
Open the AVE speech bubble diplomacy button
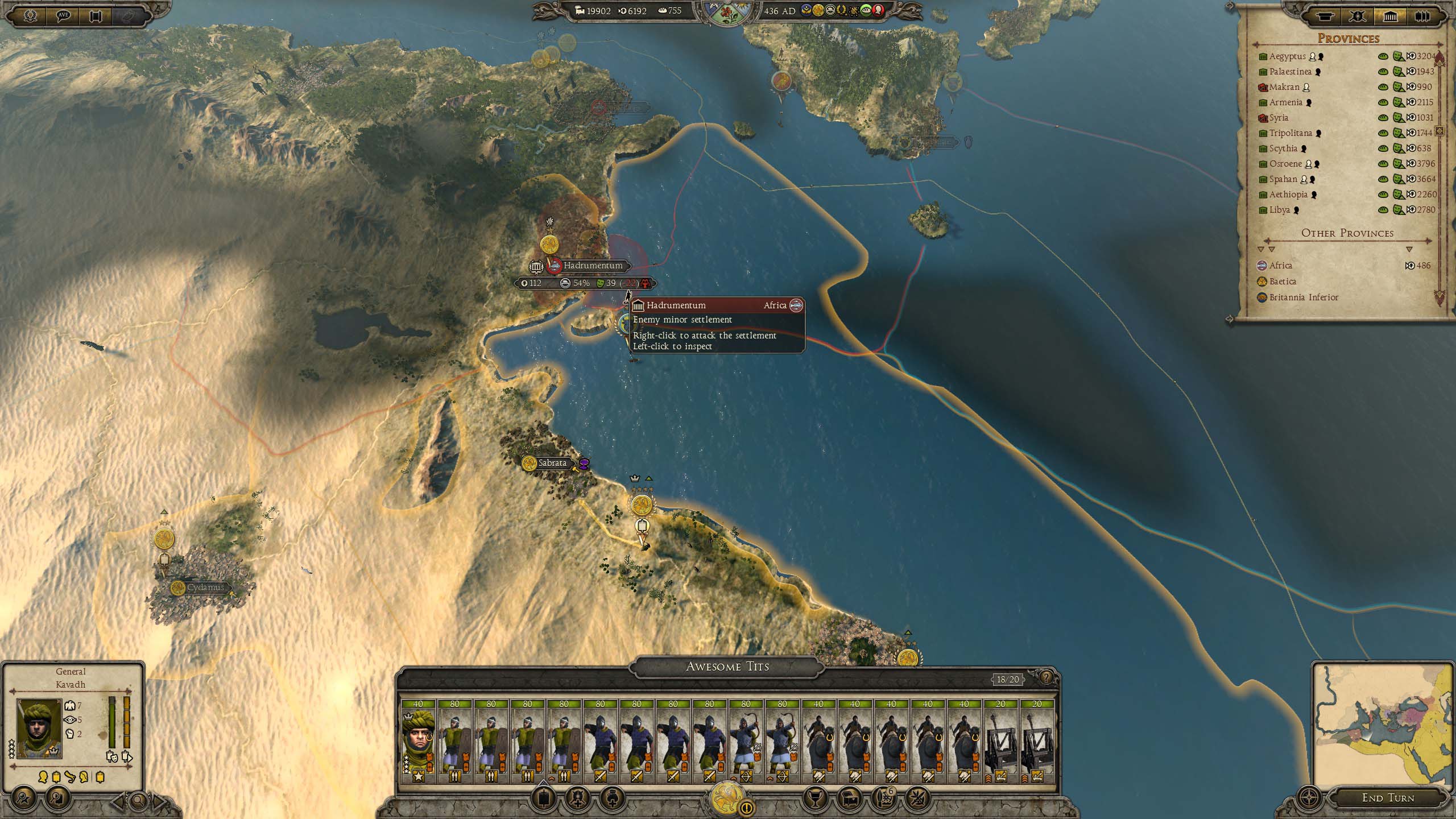tap(63, 15)
